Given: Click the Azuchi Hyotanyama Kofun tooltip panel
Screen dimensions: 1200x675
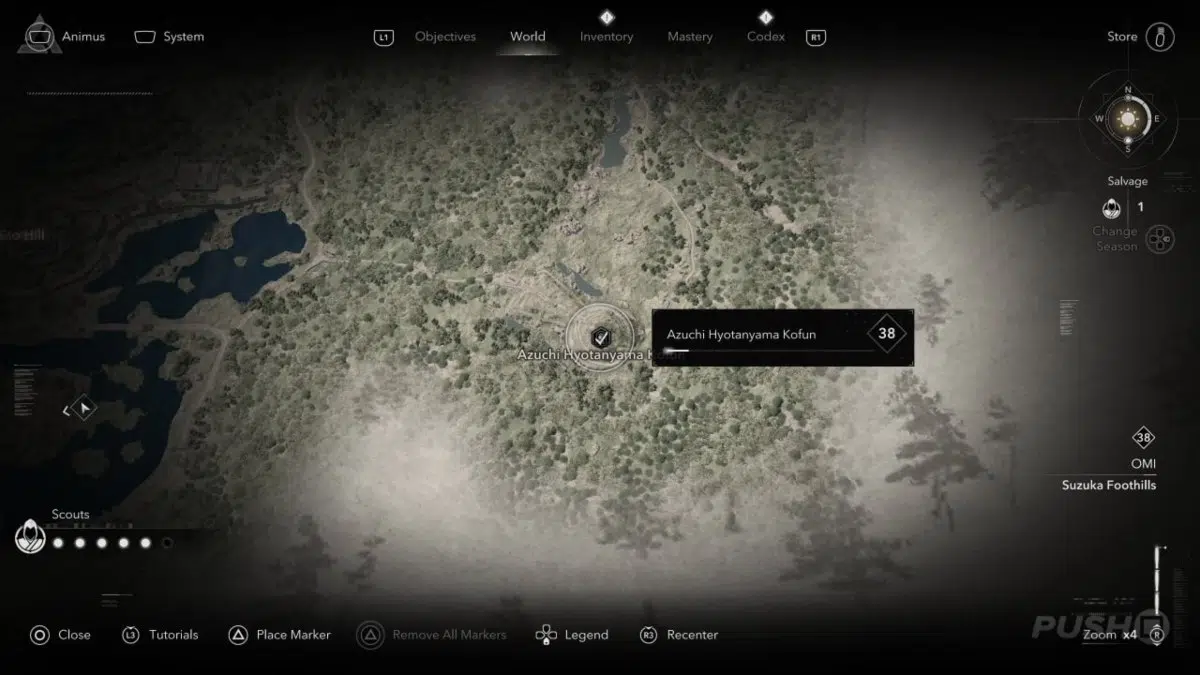Looking at the screenshot, I should 782,337.
